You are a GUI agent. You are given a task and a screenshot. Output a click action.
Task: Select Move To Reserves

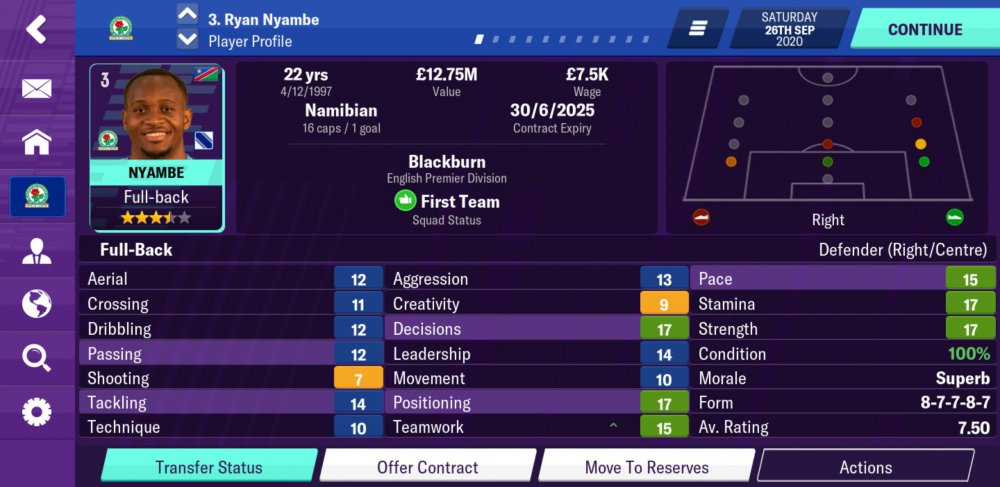[646, 467]
